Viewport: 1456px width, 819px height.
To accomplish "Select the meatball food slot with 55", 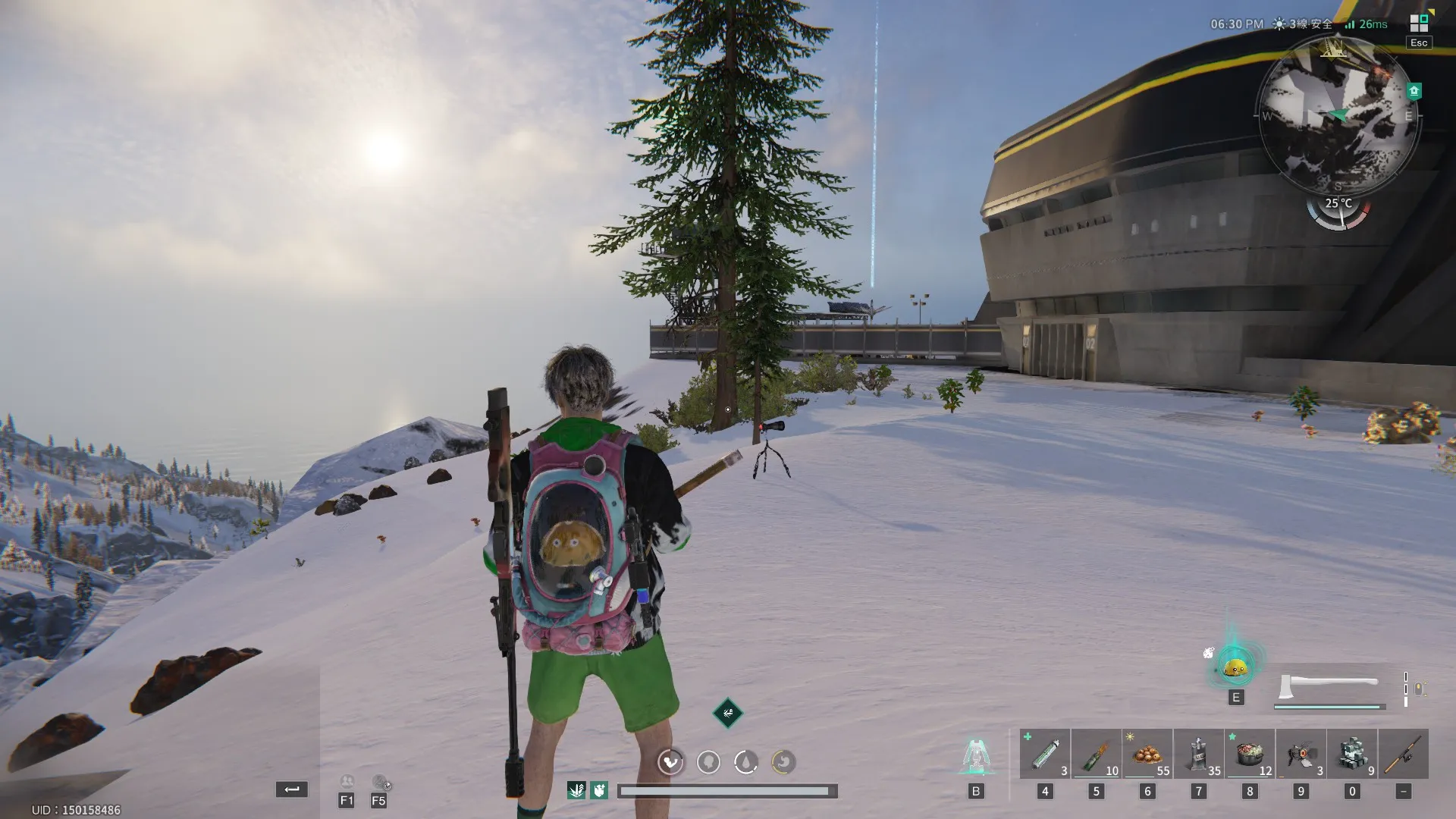I will 1147,754.
